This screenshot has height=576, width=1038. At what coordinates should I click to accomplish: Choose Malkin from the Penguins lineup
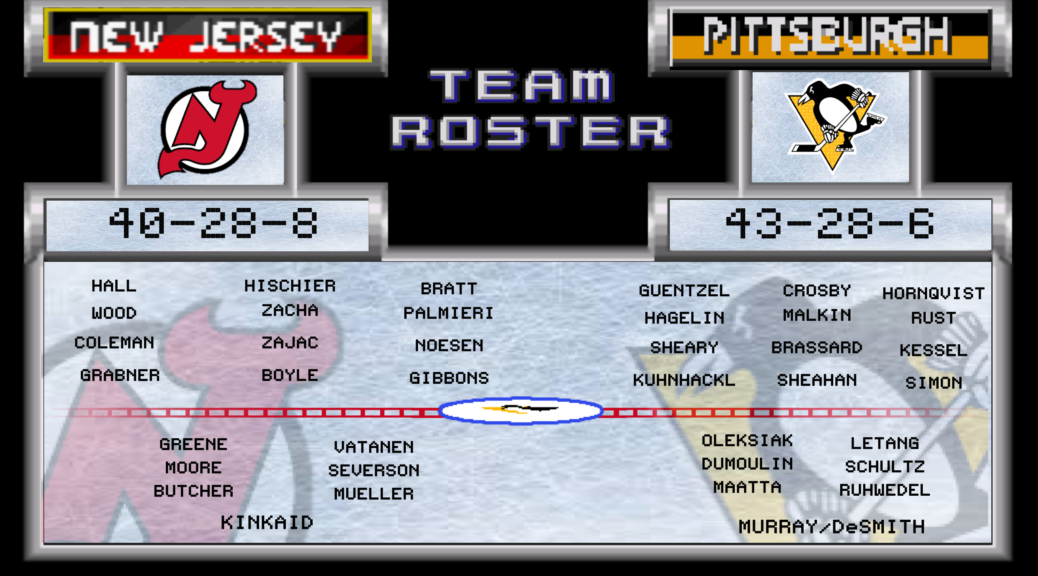[x=817, y=315]
